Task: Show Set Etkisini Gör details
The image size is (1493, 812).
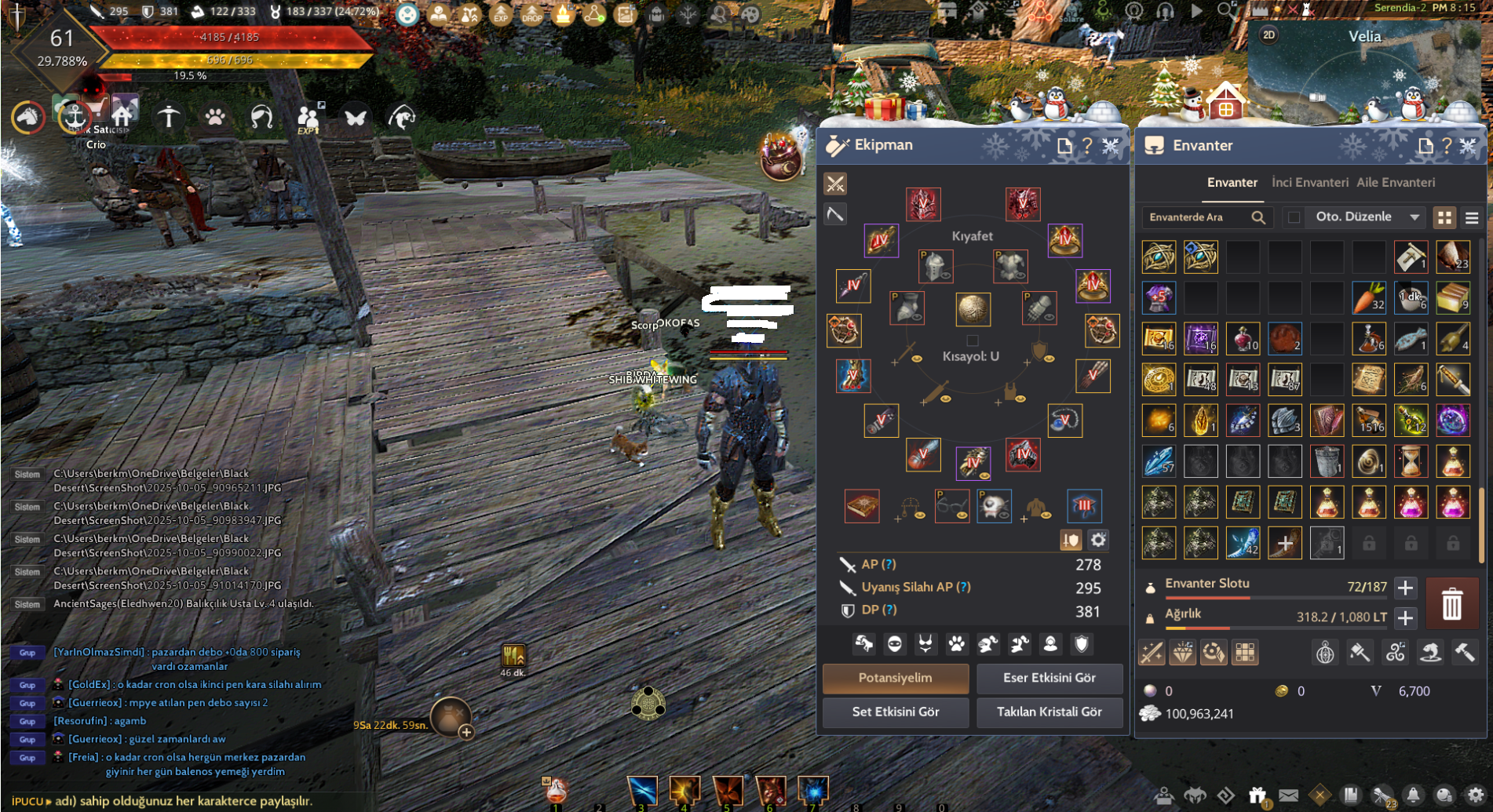Action: coord(895,712)
